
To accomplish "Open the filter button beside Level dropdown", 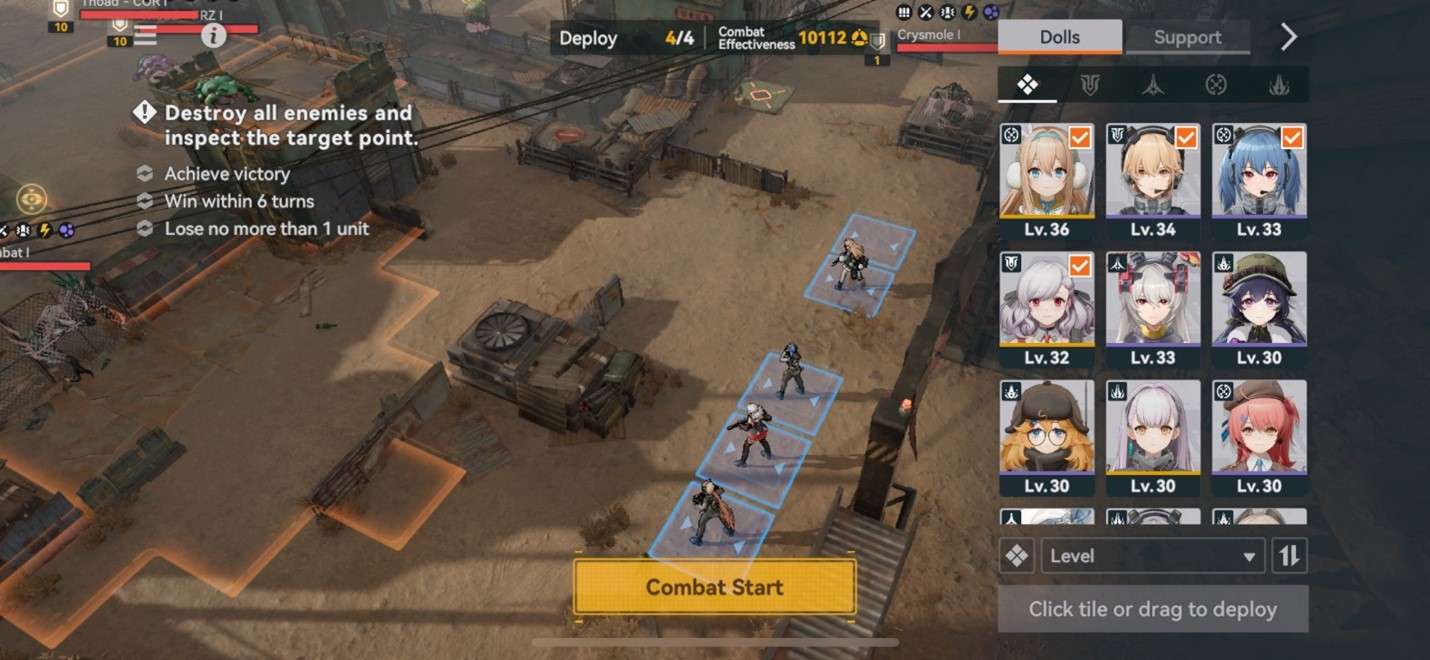I will tap(1017, 556).
